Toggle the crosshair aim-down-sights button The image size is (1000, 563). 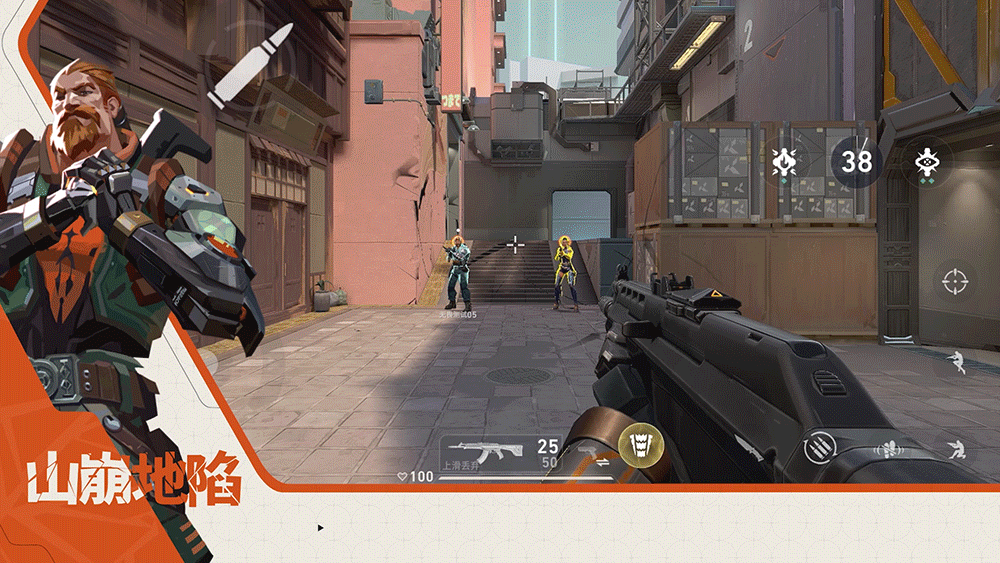point(955,281)
